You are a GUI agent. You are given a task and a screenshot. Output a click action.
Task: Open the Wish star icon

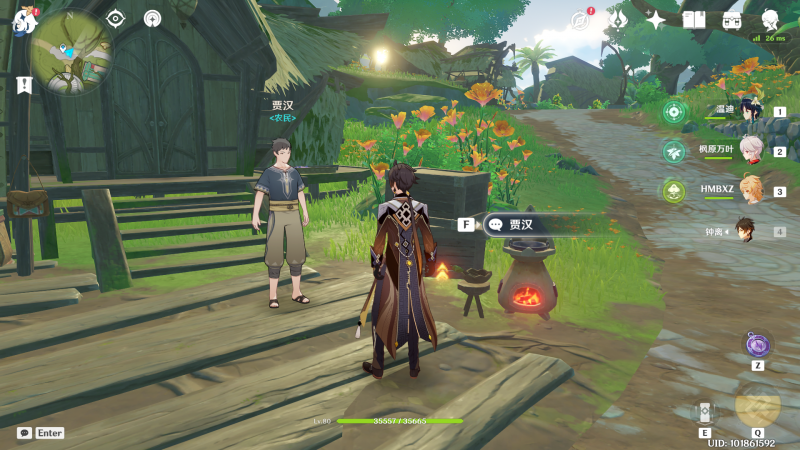coord(656,20)
